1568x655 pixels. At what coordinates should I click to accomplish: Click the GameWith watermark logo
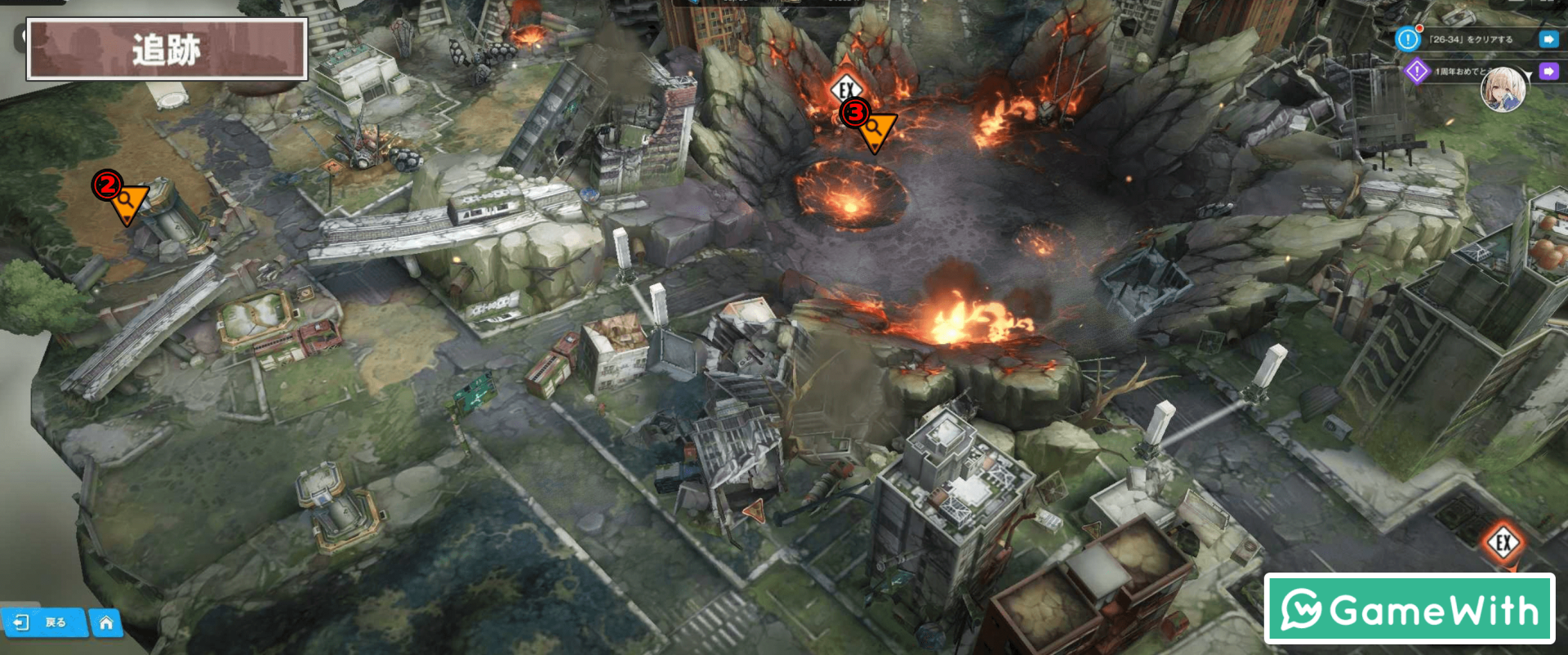pyautogui.click(x=1409, y=609)
